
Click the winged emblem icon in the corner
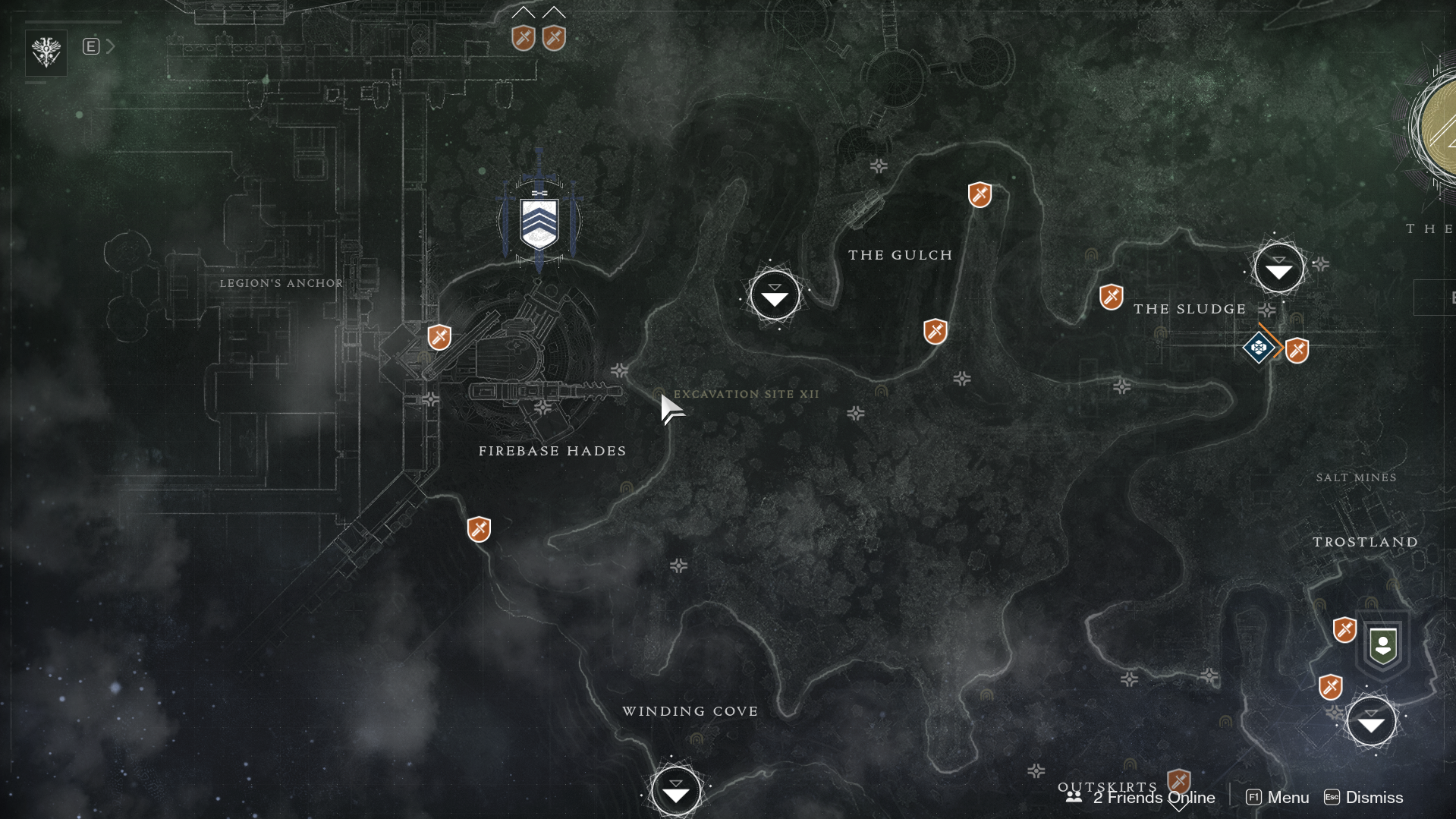[x=46, y=52]
